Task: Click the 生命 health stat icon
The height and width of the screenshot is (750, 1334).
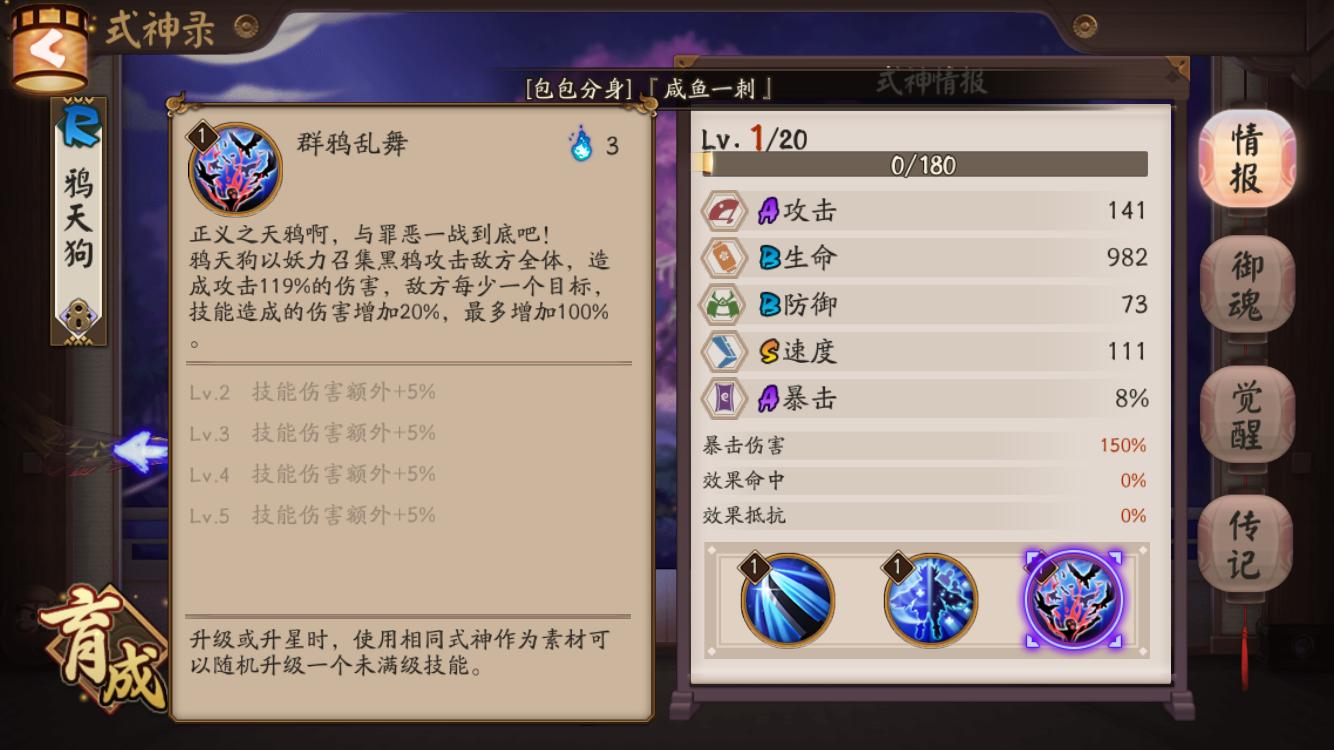Action: pyautogui.click(x=723, y=257)
